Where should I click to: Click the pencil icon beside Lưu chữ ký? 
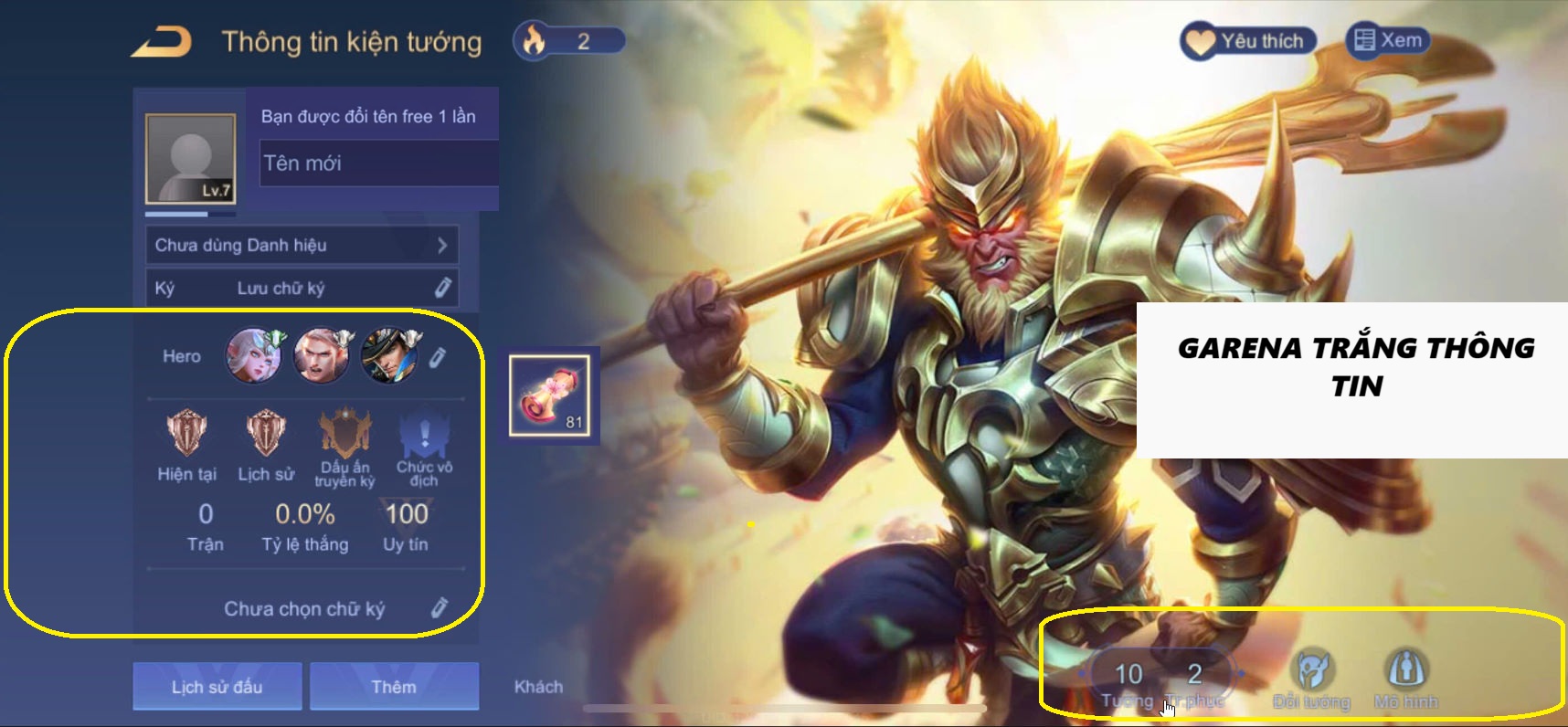pyautogui.click(x=445, y=287)
